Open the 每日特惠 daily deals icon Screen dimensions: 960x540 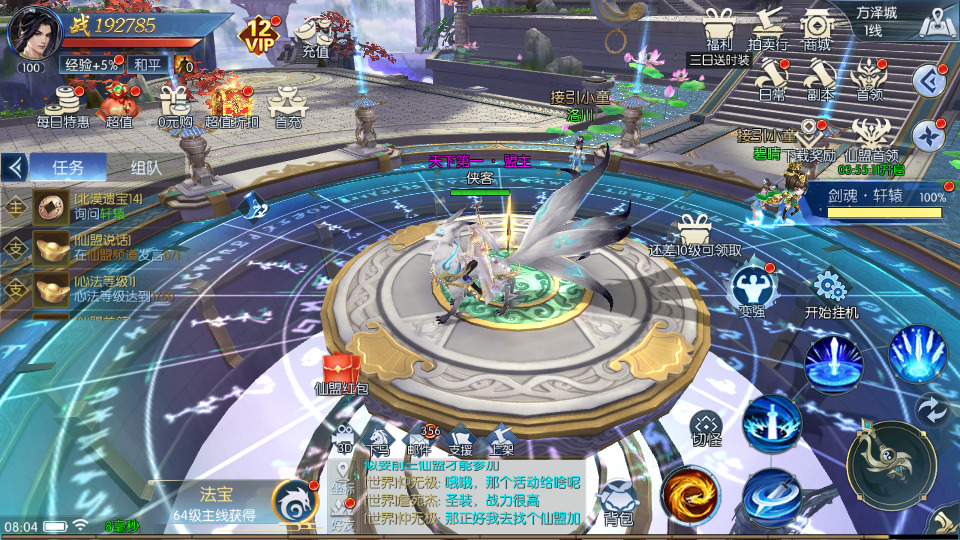click(x=63, y=105)
